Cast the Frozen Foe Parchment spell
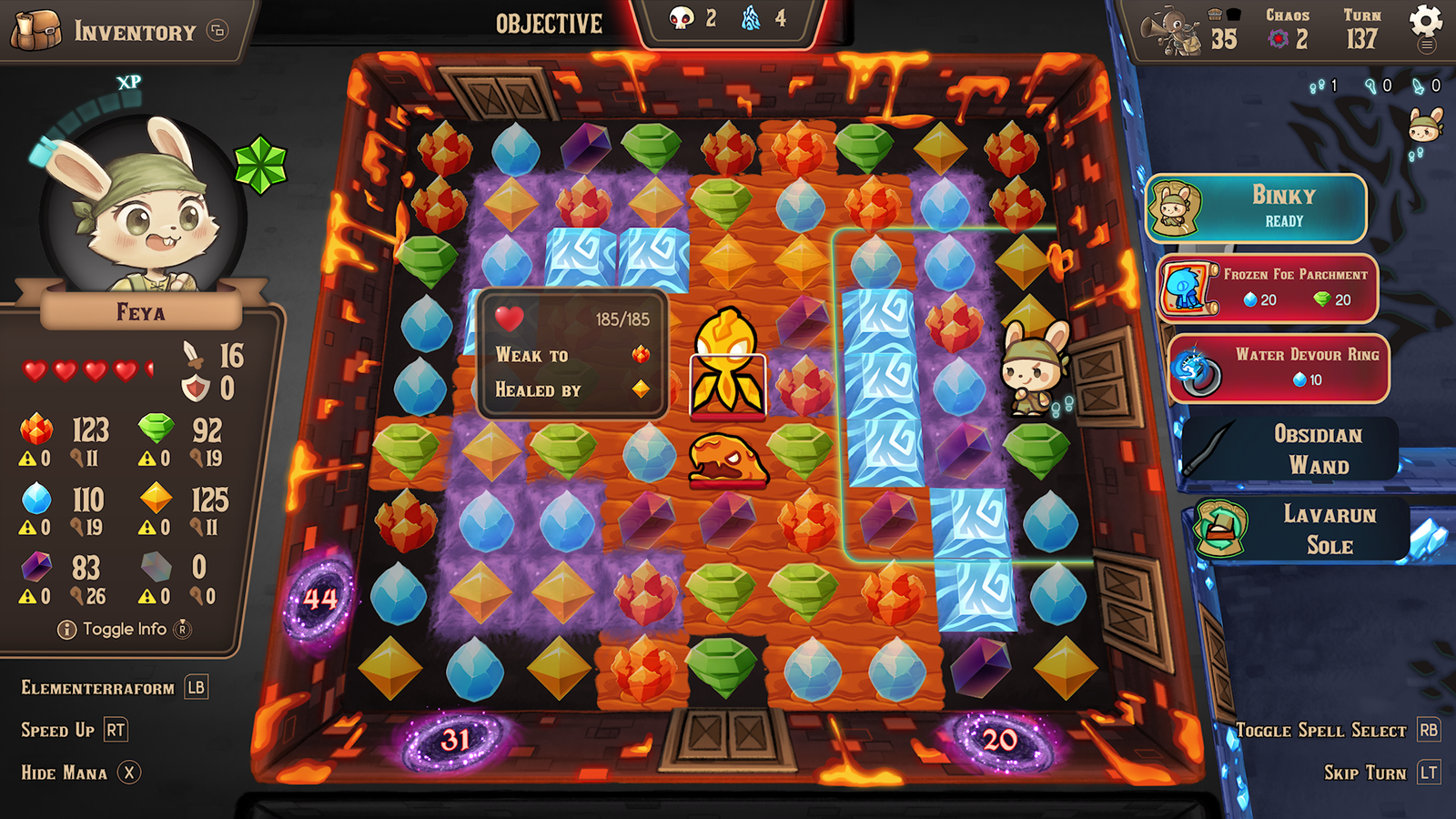 click(1267, 288)
